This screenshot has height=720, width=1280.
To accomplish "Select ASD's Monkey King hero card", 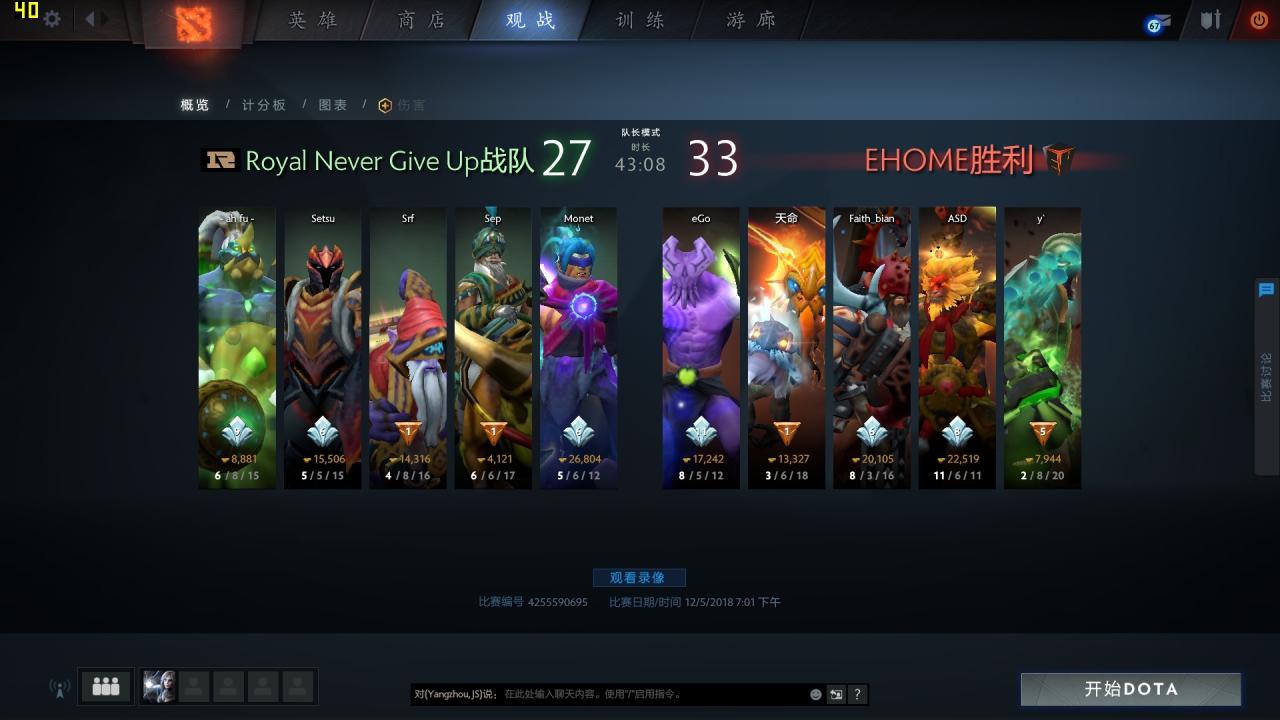I will (x=957, y=348).
